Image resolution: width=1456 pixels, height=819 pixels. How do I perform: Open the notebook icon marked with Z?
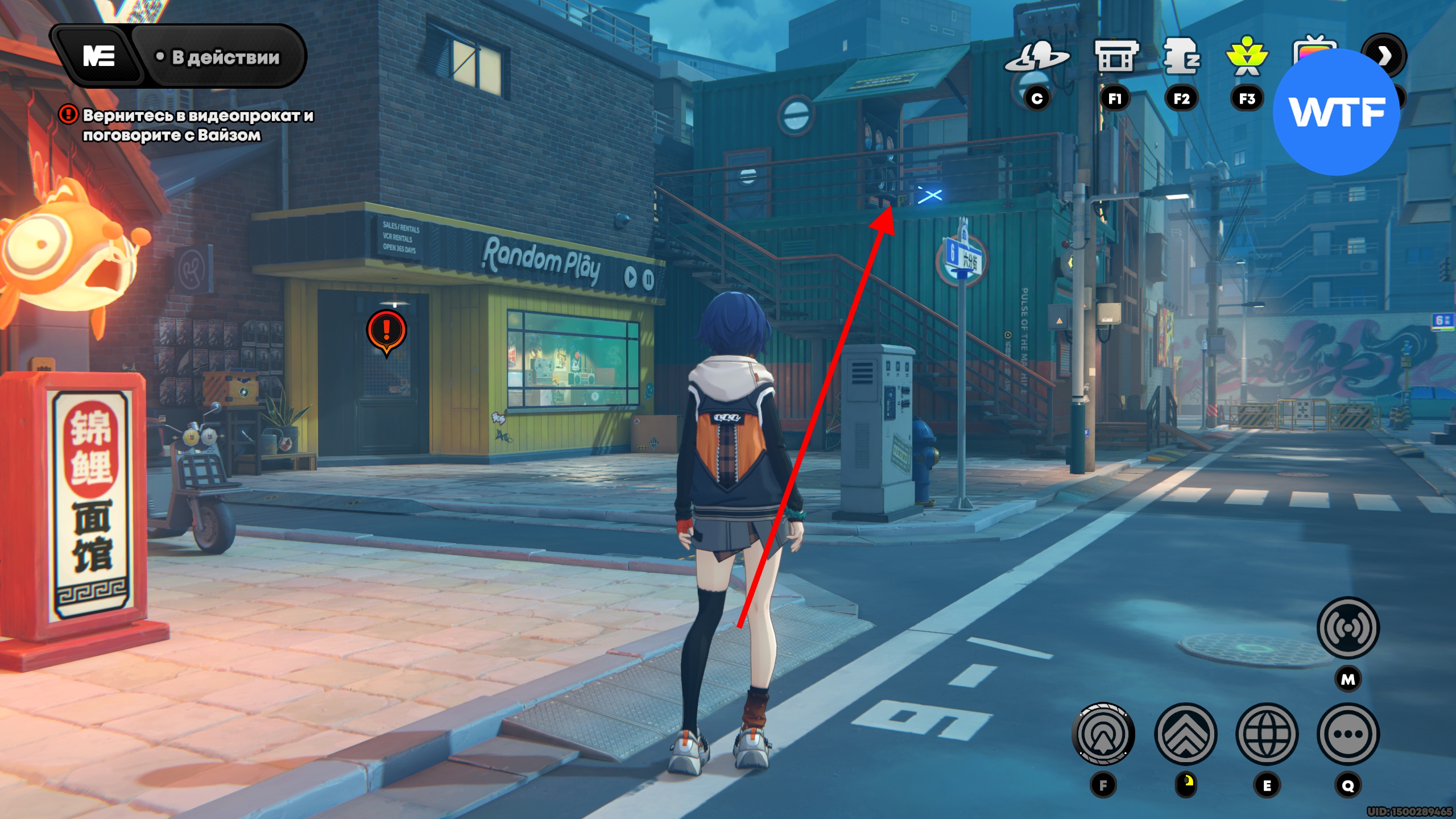click(x=1181, y=57)
